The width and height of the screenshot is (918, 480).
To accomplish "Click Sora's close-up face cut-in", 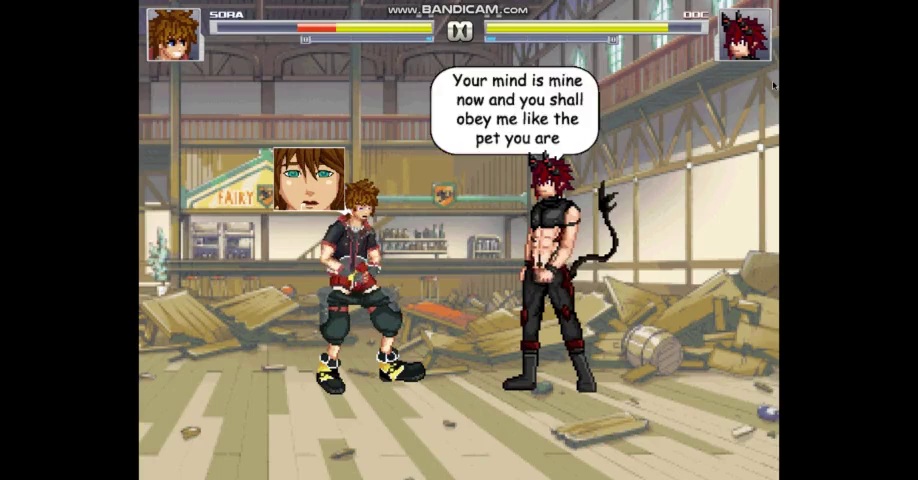I will pyautogui.click(x=309, y=179).
